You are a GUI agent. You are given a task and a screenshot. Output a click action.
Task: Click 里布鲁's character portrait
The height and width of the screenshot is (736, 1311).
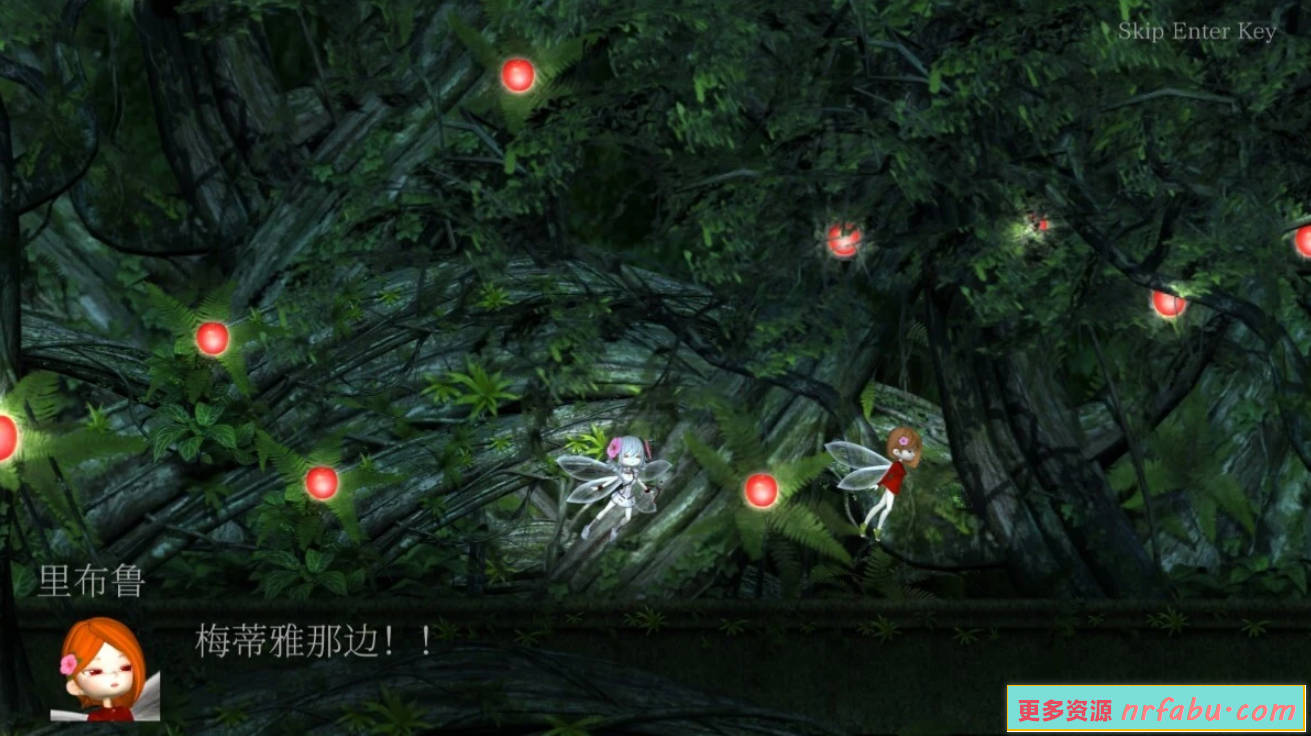click(x=100, y=680)
